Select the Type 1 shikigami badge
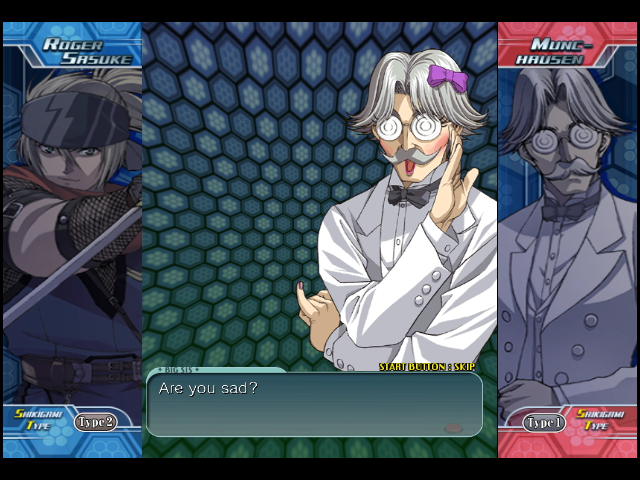Viewport: 640px width, 480px height. (544, 423)
